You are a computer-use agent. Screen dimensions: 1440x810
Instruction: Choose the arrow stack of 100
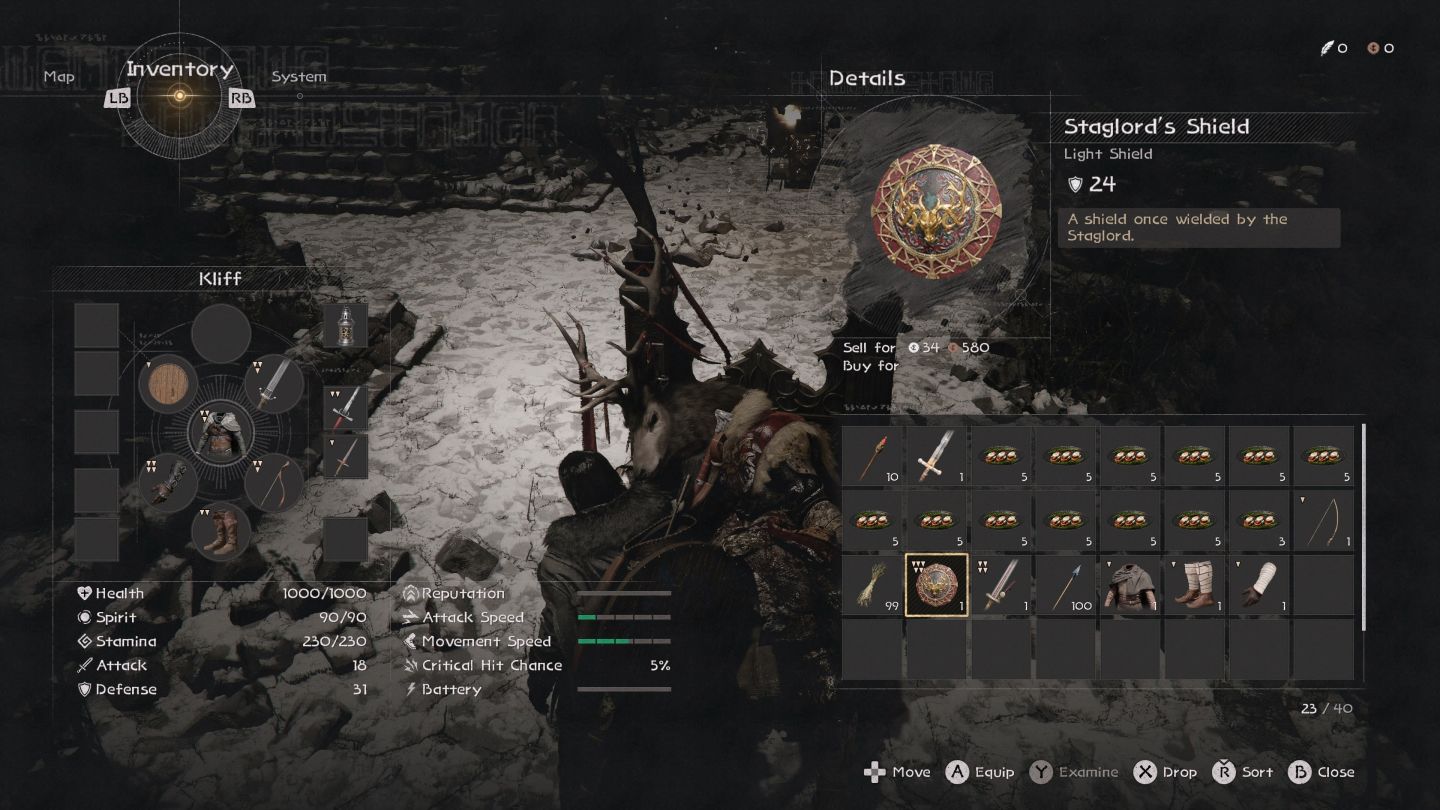[x=1065, y=585]
